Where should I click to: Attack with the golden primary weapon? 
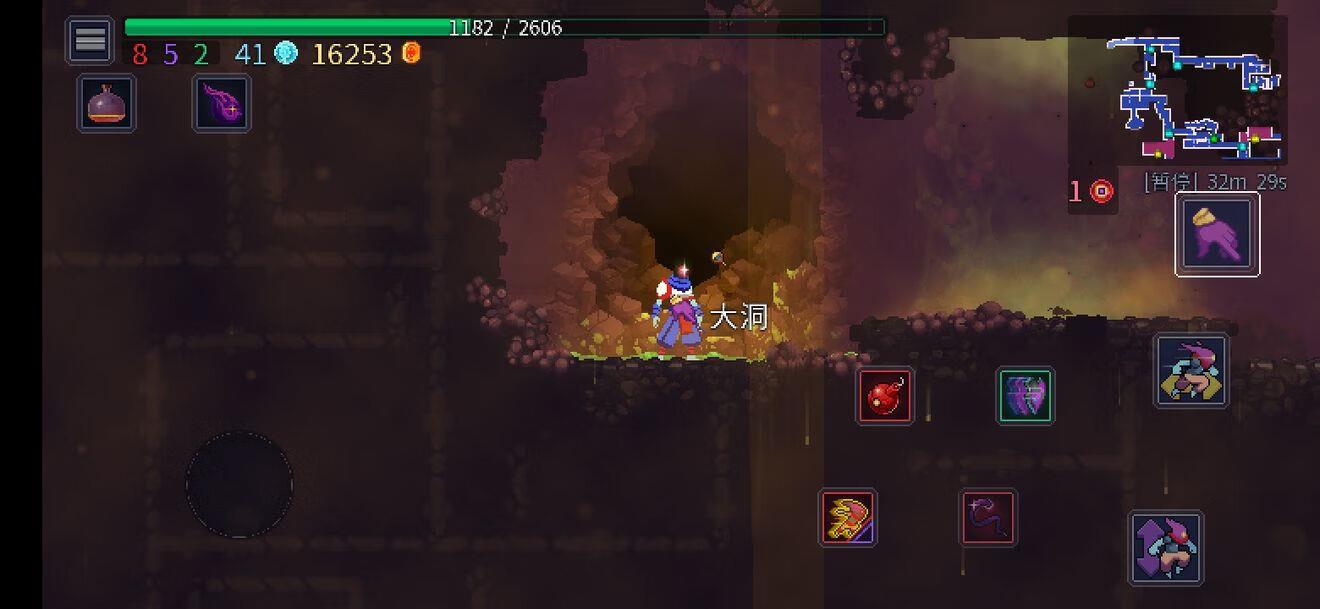tap(848, 517)
